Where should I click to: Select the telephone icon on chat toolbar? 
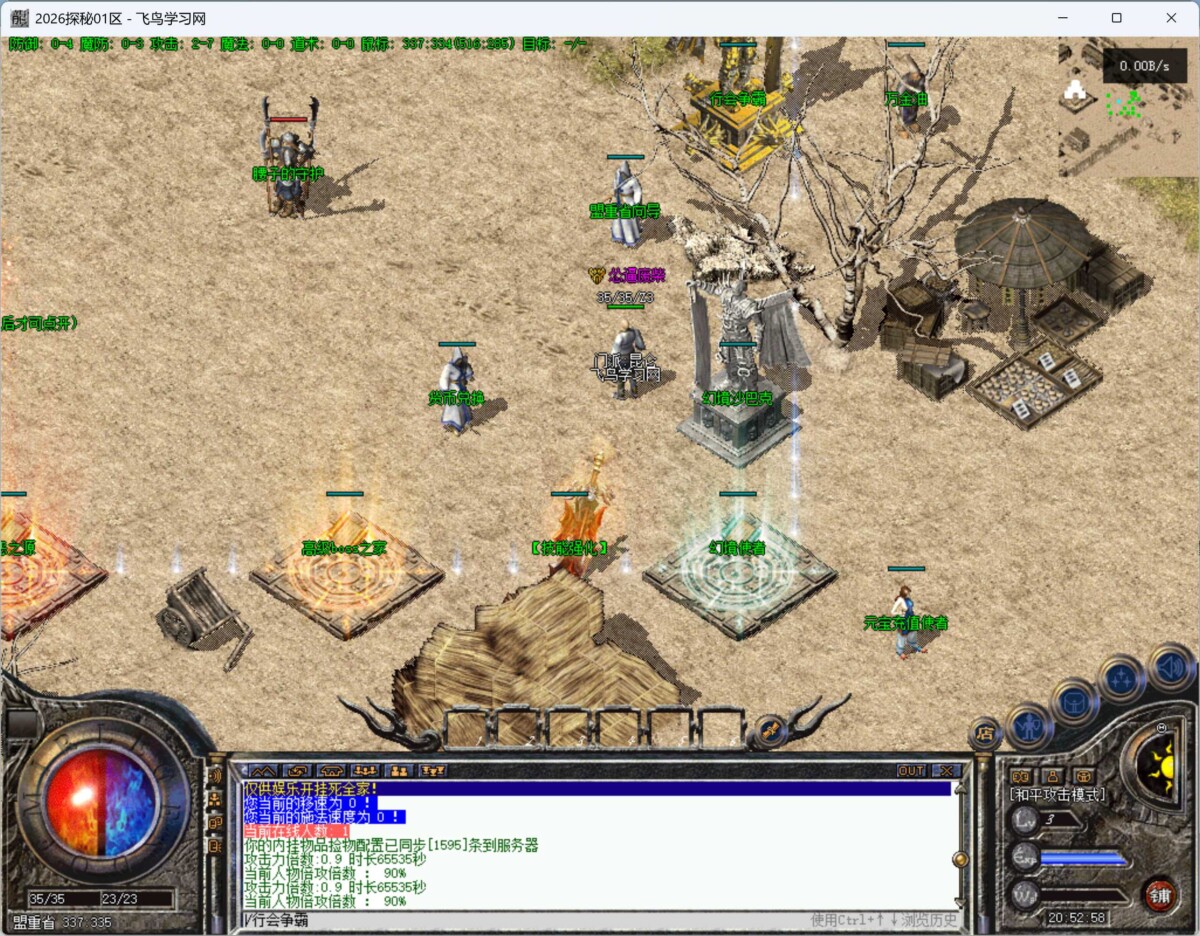(x=331, y=771)
